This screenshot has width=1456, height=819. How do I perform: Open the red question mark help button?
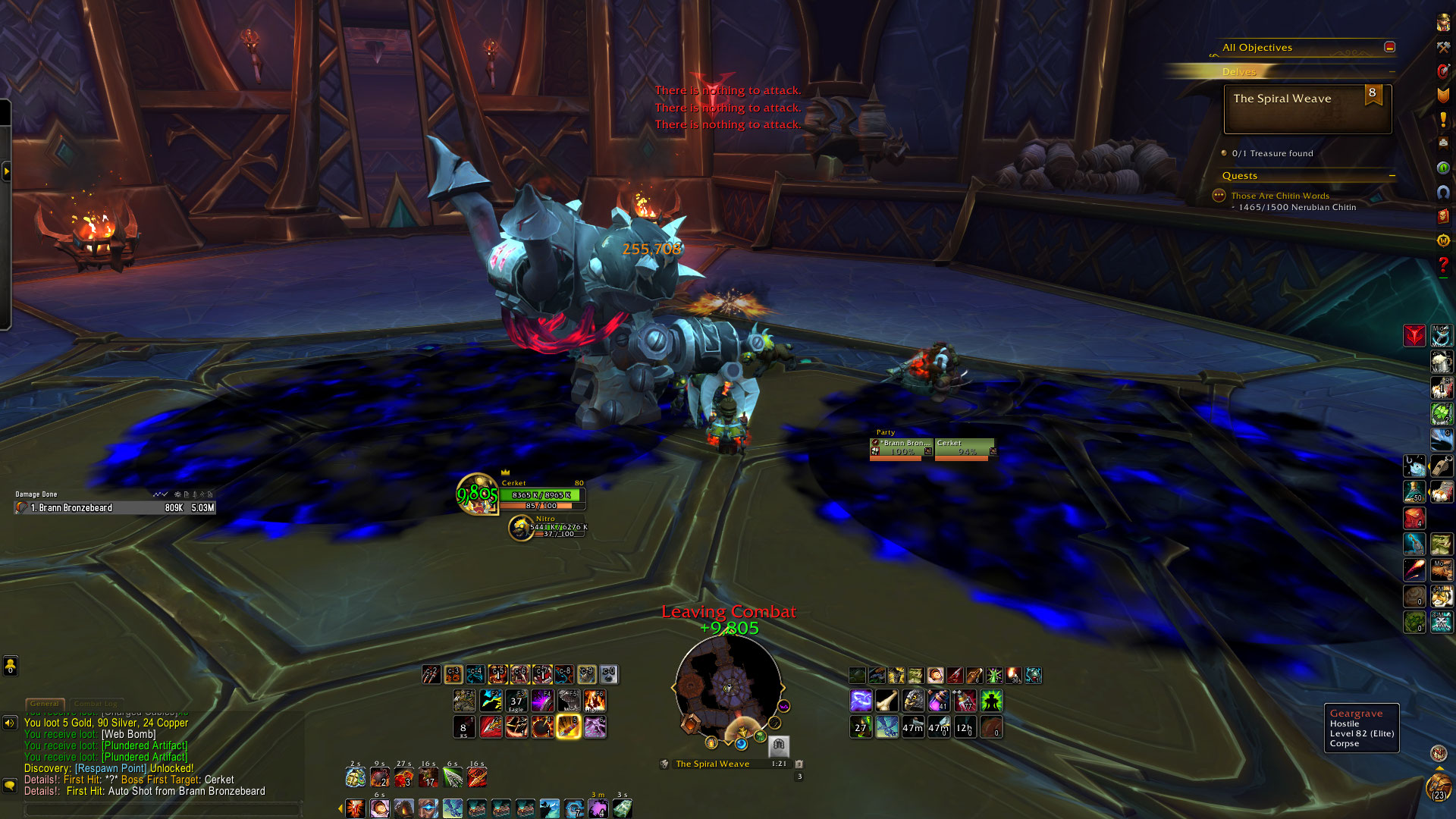coord(1443,265)
